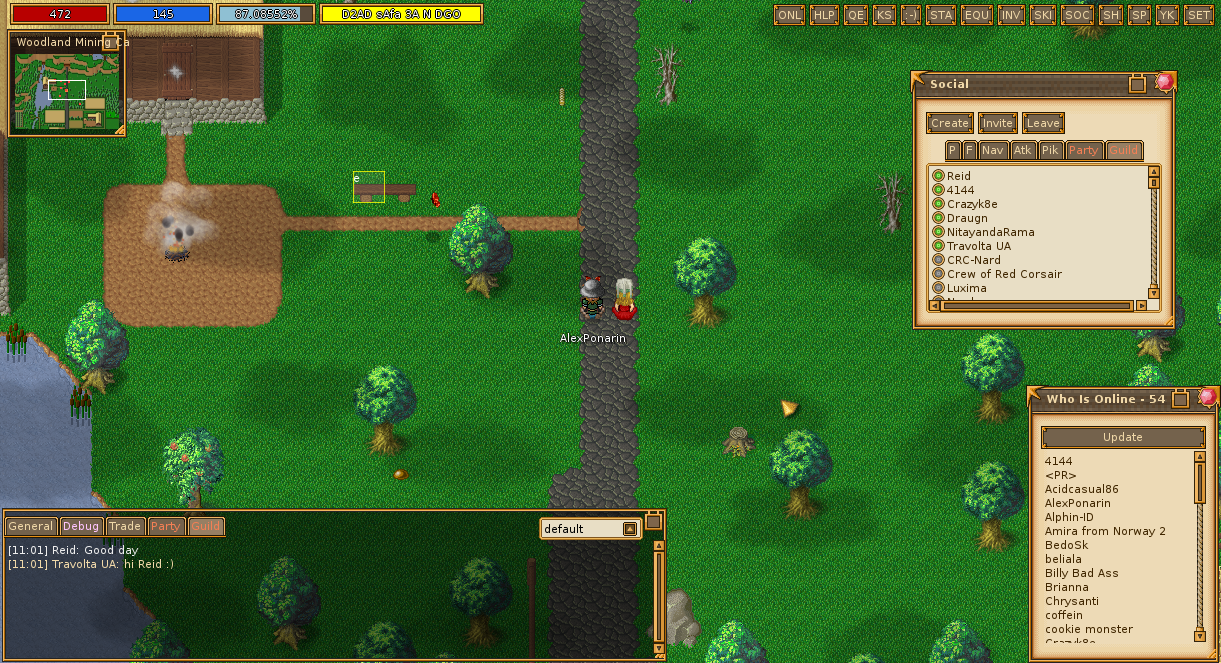Image resolution: width=1221 pixels, height=663 pixels.
Task: Switch to the Atk tab in Social
Action: point(1022,150)
